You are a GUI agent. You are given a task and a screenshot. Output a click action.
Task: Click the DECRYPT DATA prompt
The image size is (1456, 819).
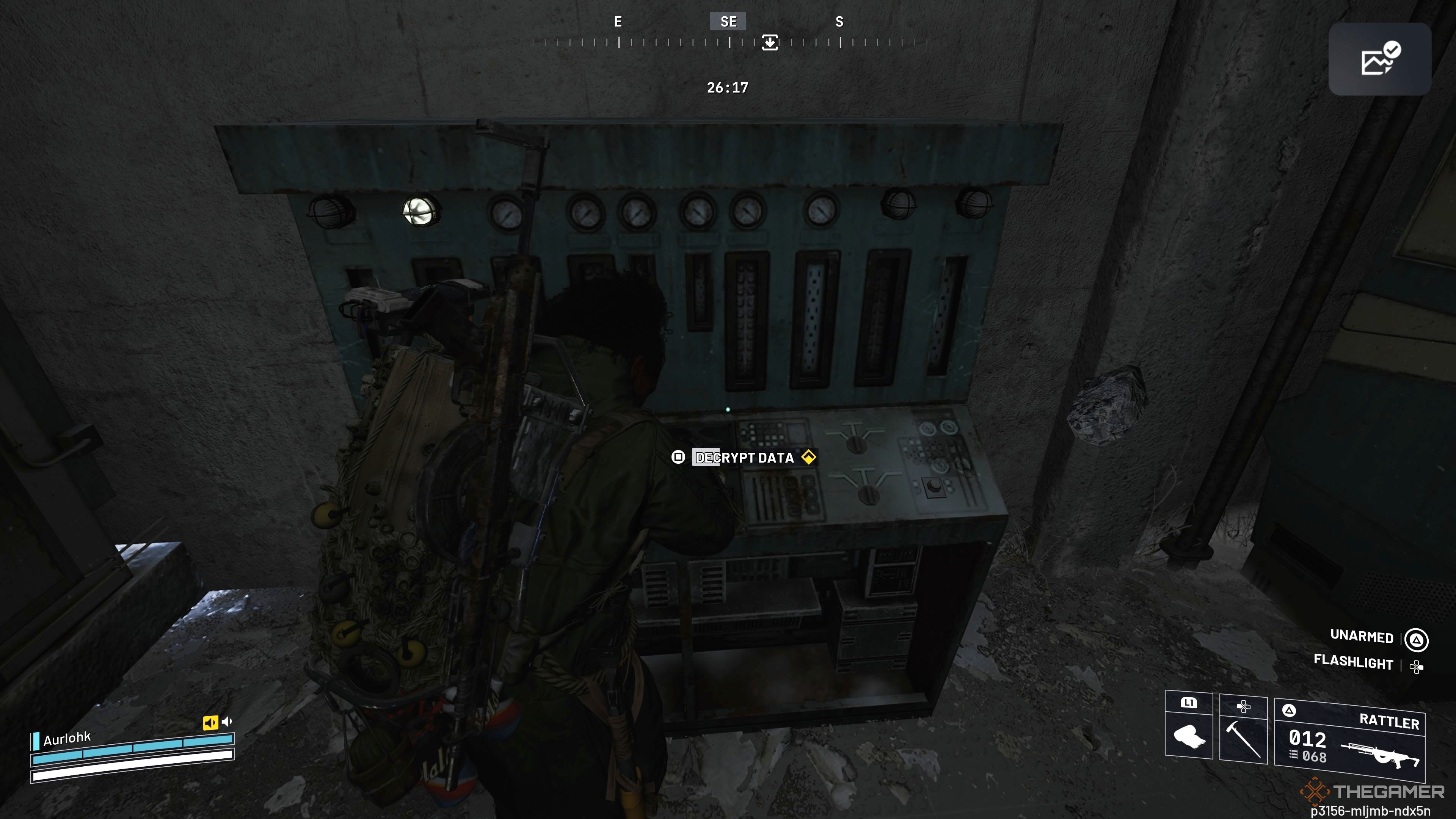click(x=743, y=458)
